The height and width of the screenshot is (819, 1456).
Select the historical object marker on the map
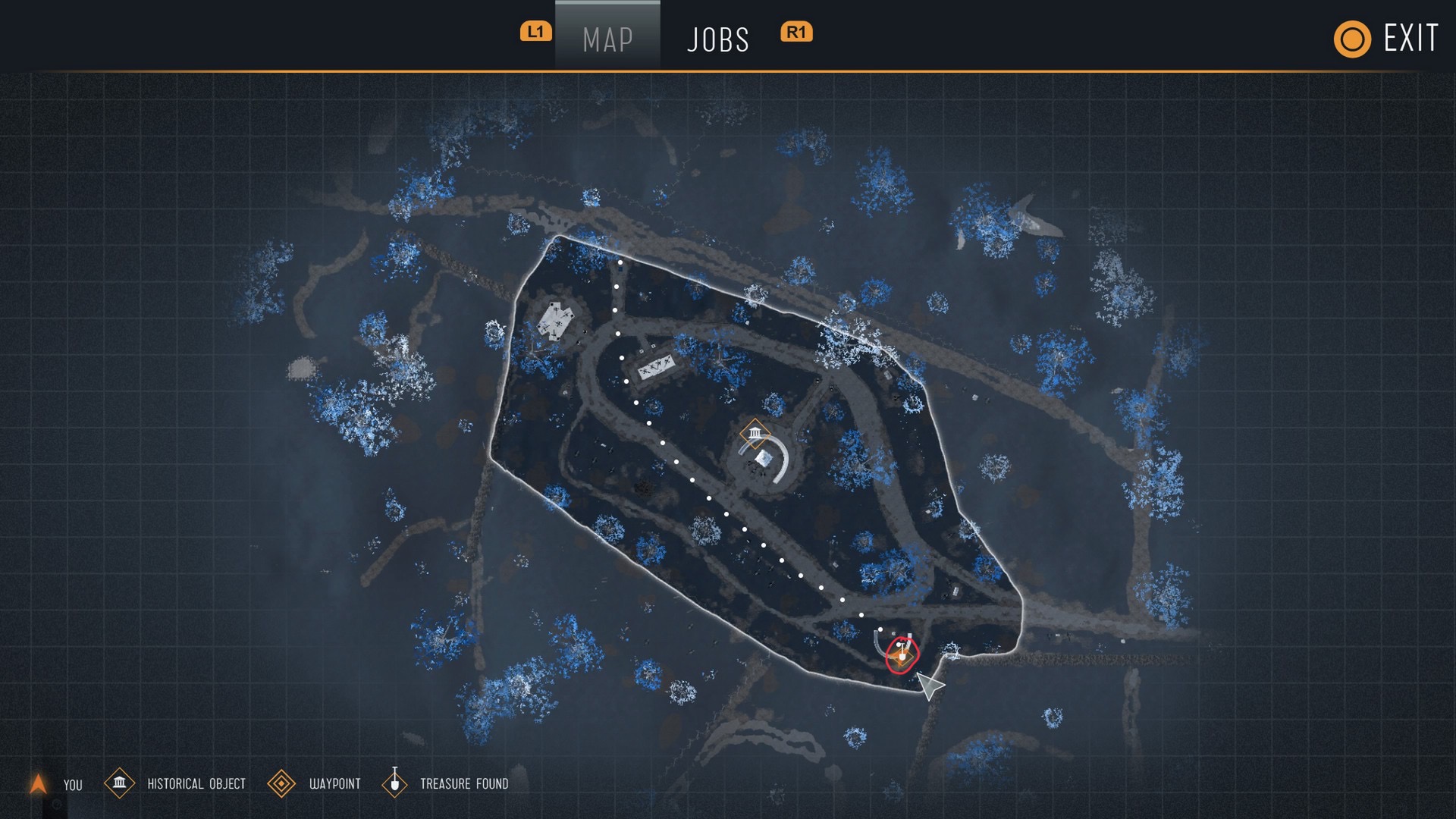click(x=755, y=433)
